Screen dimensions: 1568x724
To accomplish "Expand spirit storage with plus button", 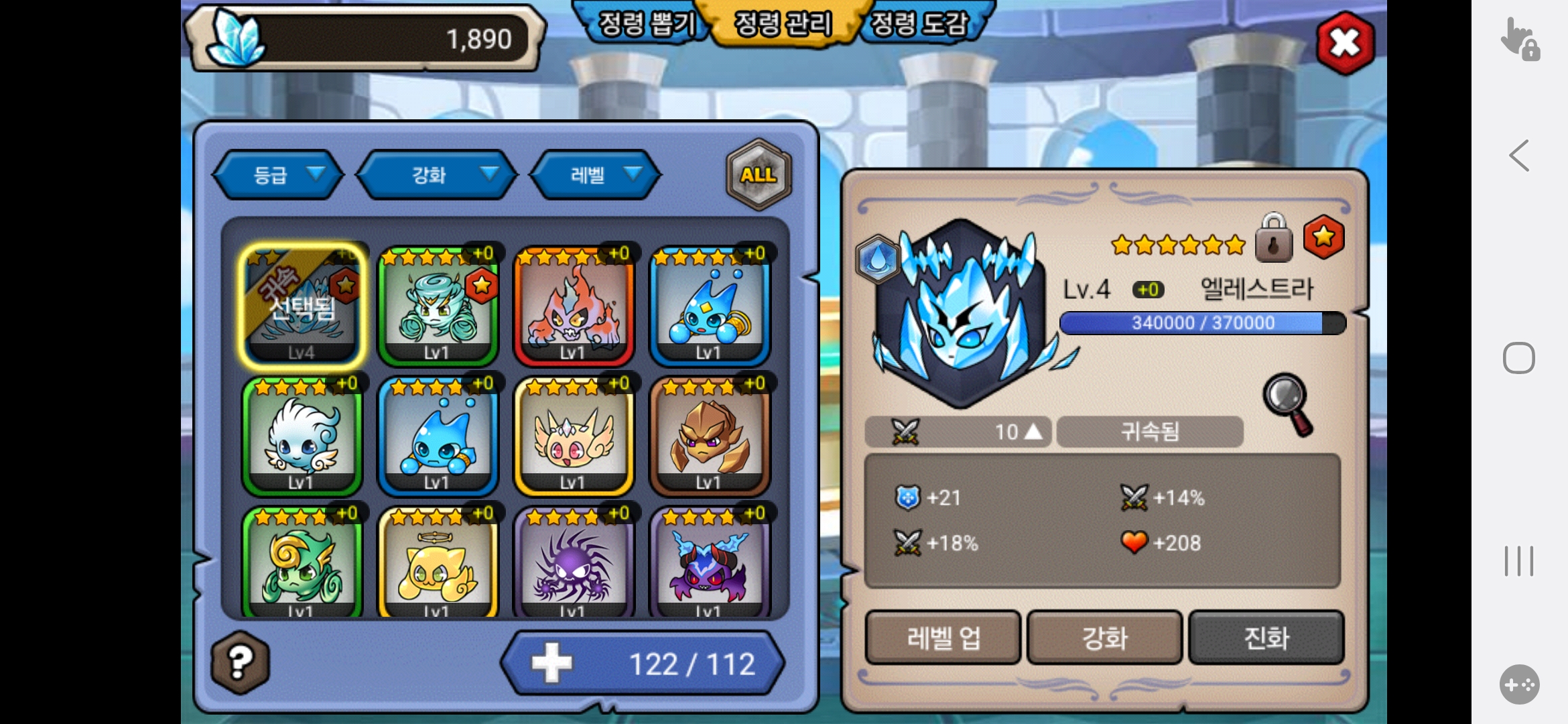I will click(x=551, y=663).
